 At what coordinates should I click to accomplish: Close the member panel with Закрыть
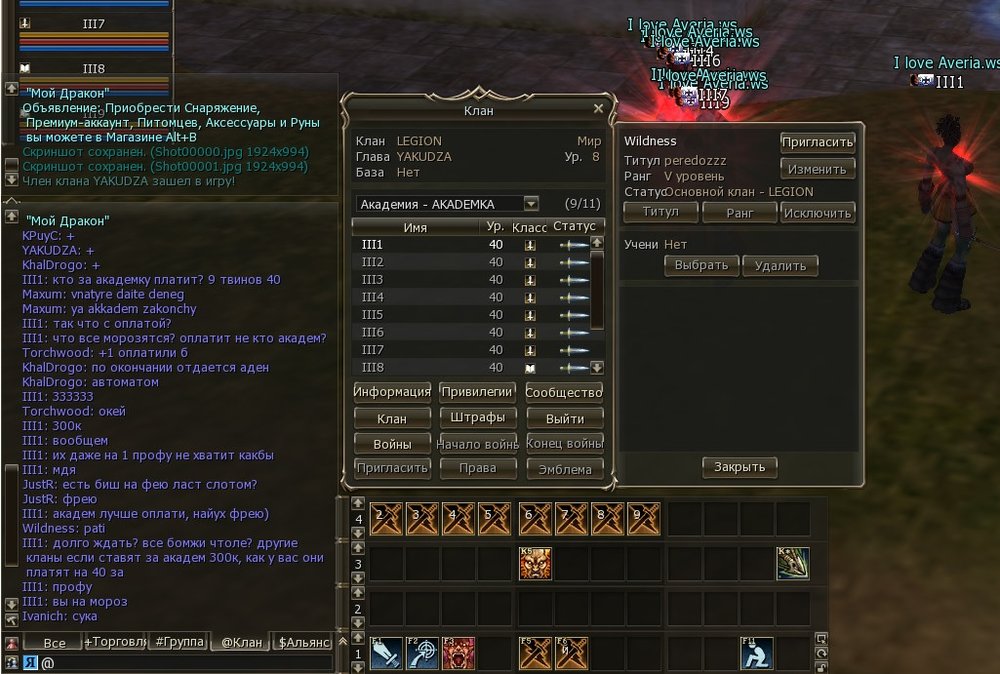[x=740, y=466]
